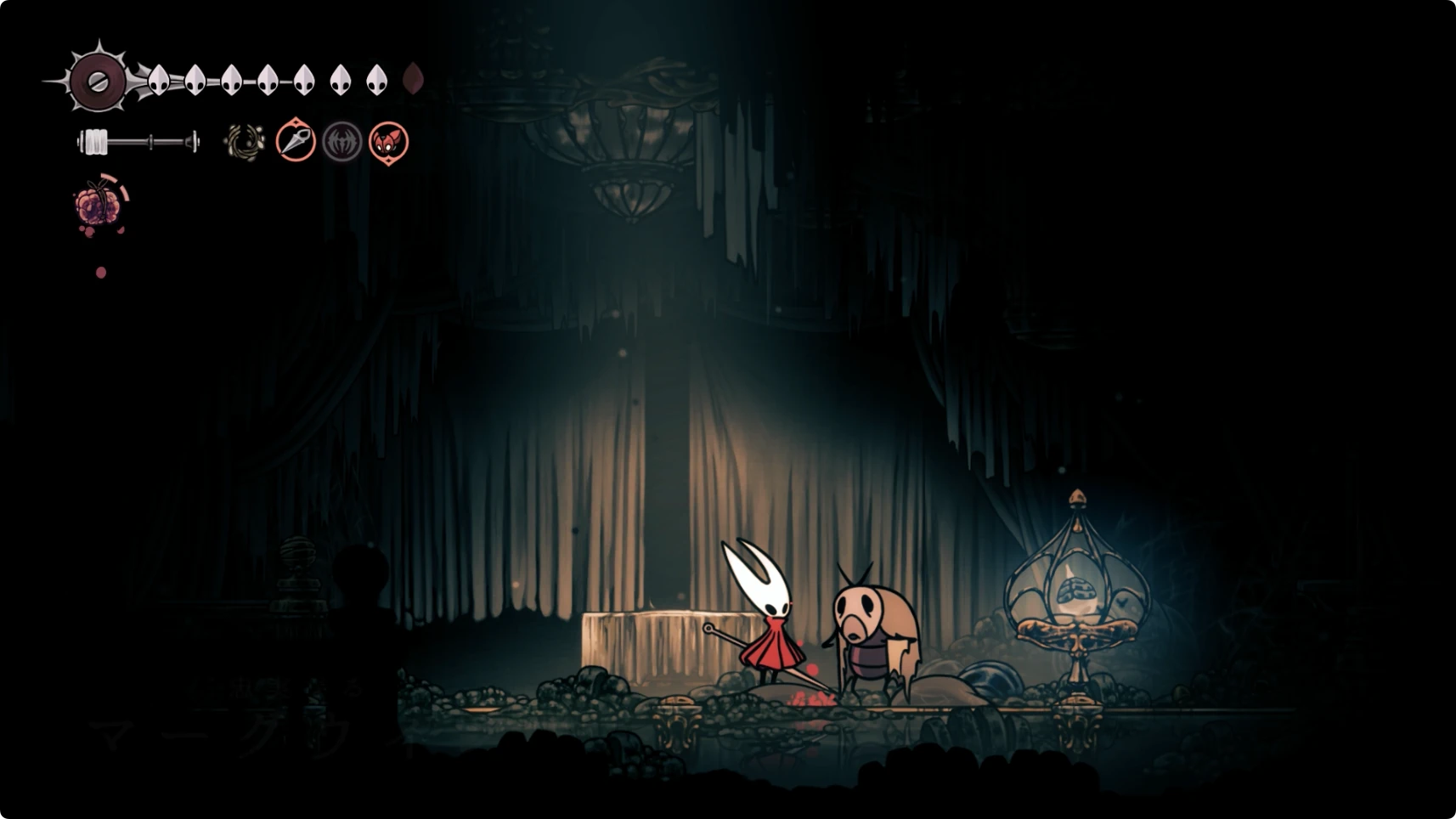Select the straight pin dagger tool icon

click(x=296, y=141)
